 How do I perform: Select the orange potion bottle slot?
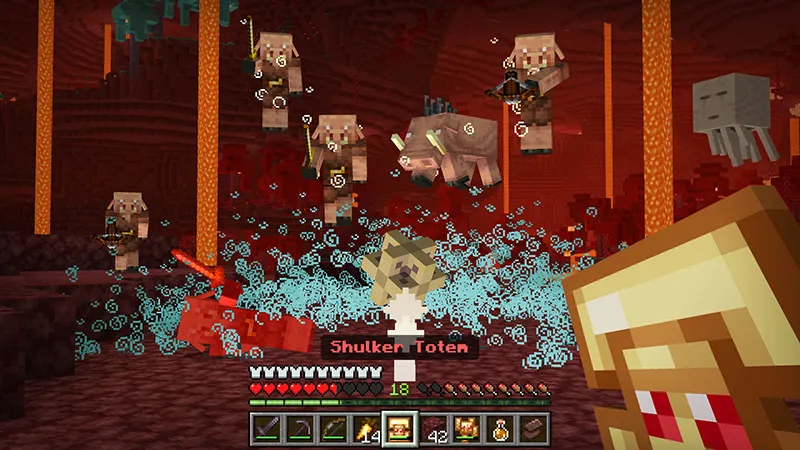pyautogui.click(x=500, y=430)
